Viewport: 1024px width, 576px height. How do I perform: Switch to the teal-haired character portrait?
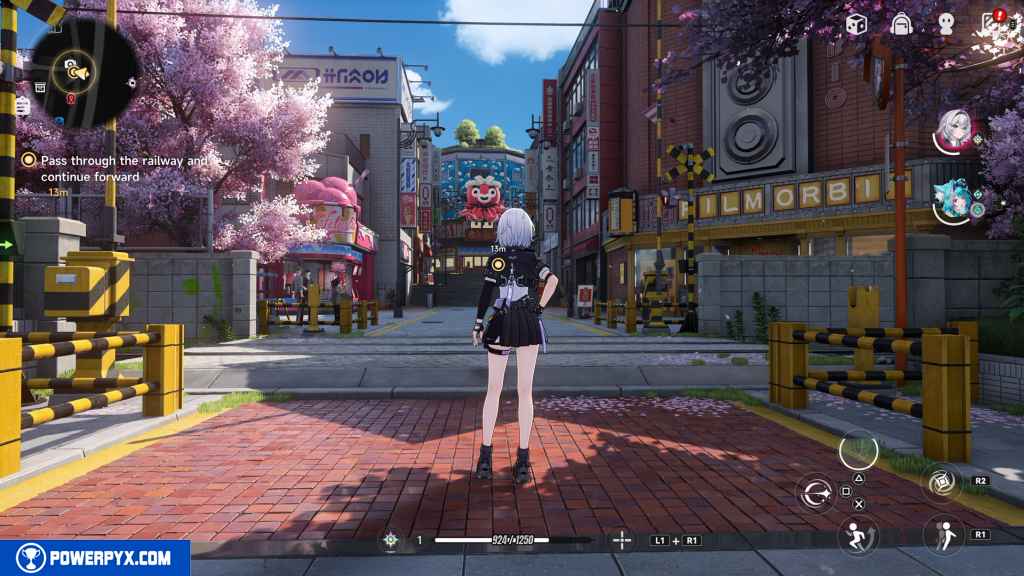(957, 197)
